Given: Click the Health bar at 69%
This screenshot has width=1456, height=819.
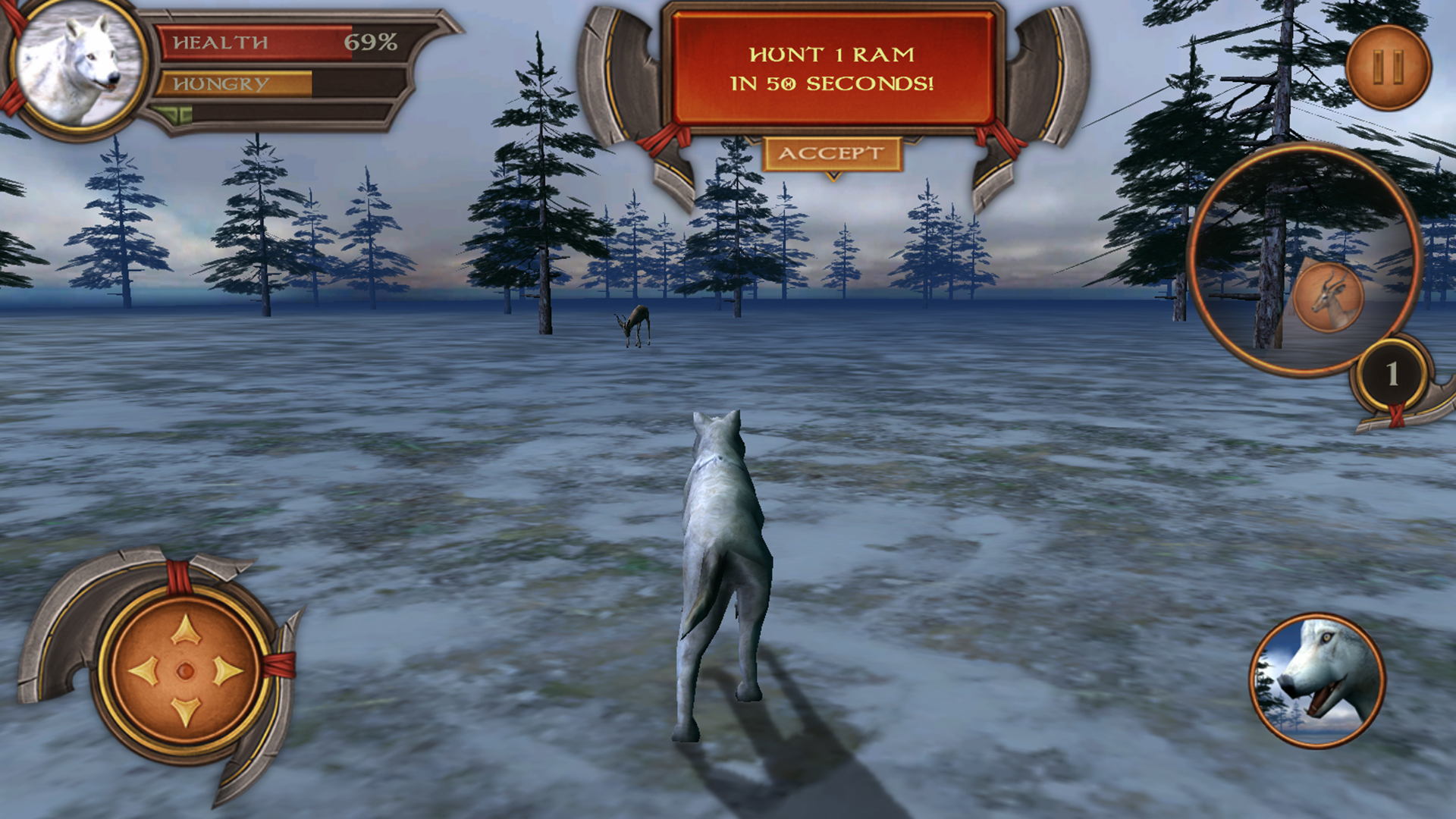Looking at the screenshot, I should coord(258,44).
